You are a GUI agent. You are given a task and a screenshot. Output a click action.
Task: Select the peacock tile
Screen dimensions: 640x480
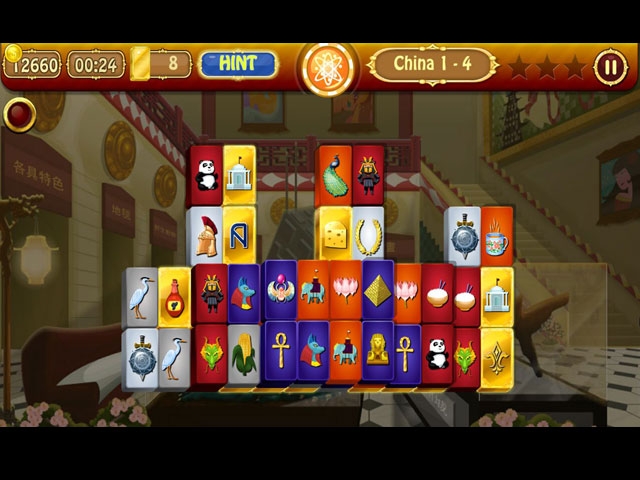[x=335, y=175]
